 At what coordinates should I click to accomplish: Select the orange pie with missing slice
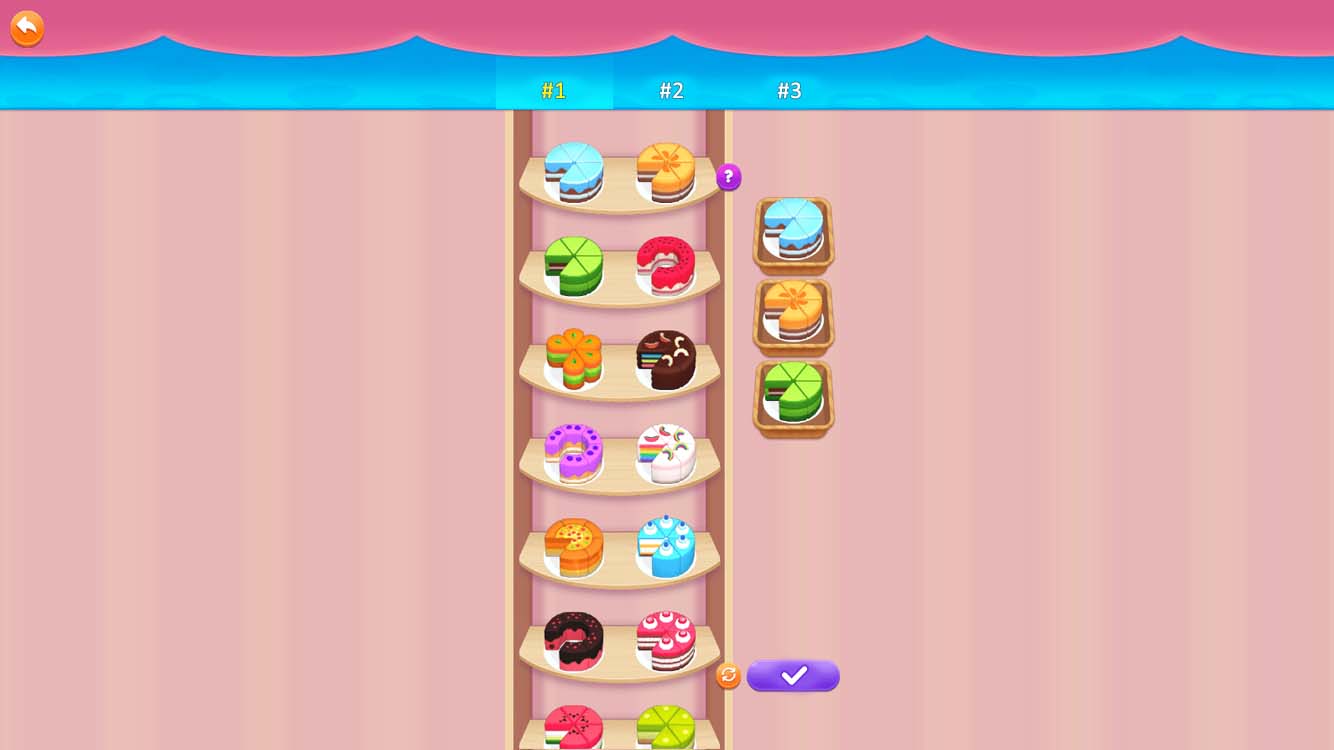pos(572,543)
